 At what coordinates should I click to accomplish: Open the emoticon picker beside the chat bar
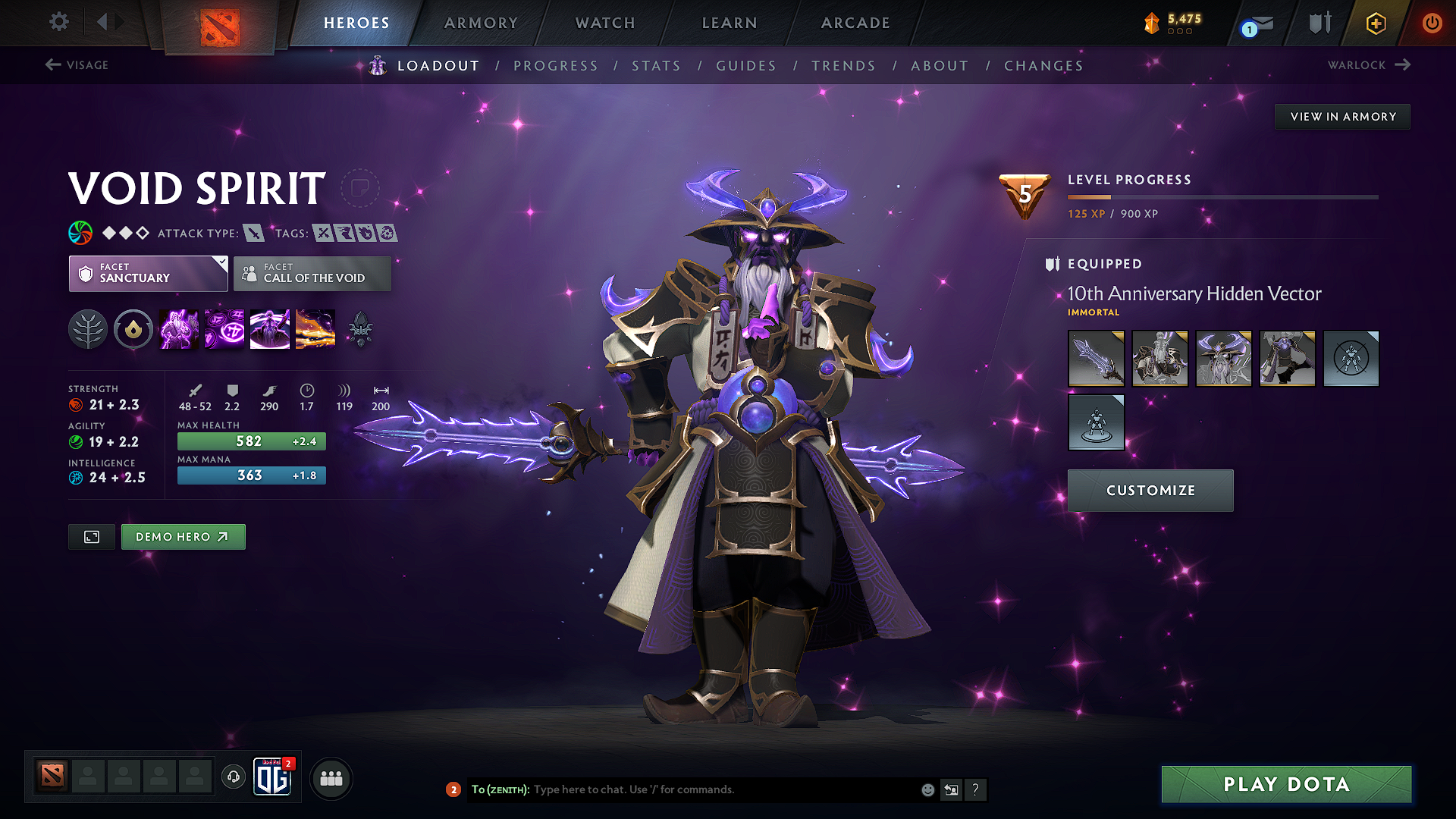coord(927,789)
